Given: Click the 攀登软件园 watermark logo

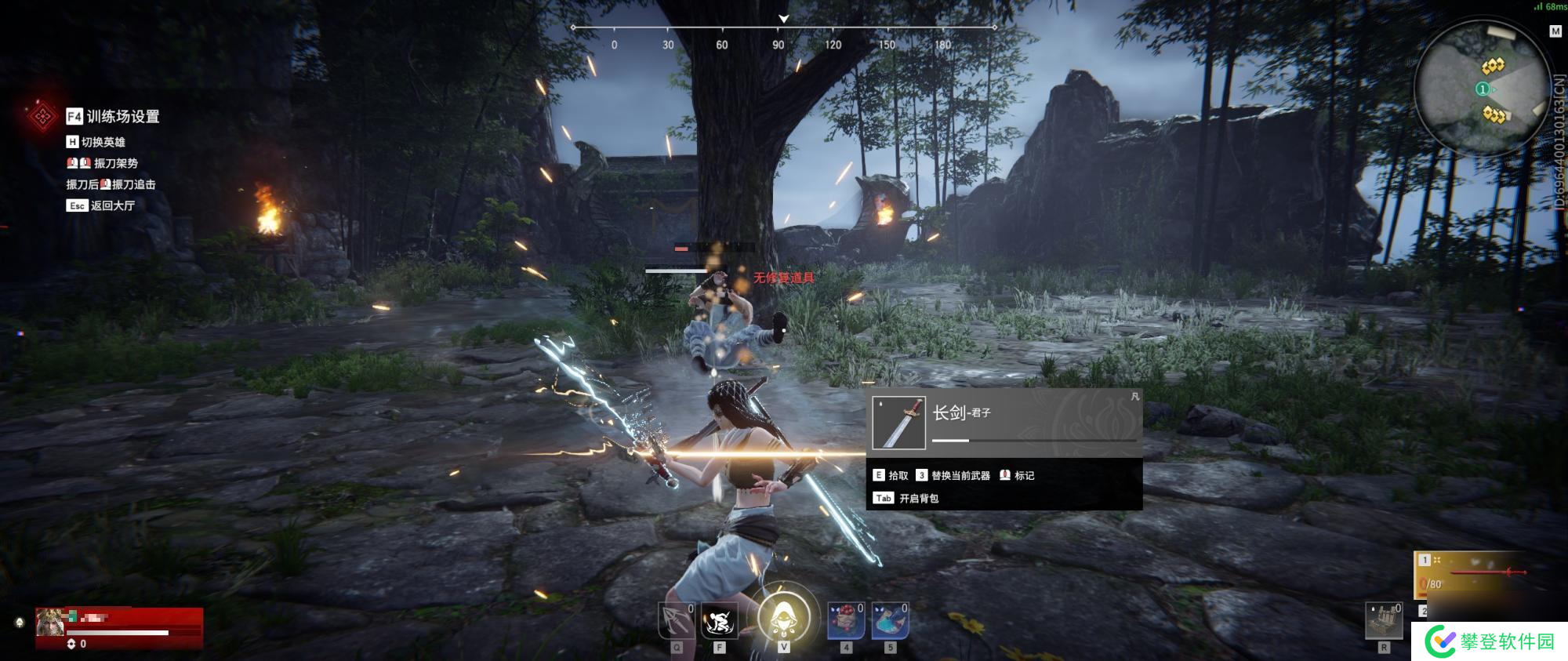Looking at the screenshot, I should [1490, 641].
